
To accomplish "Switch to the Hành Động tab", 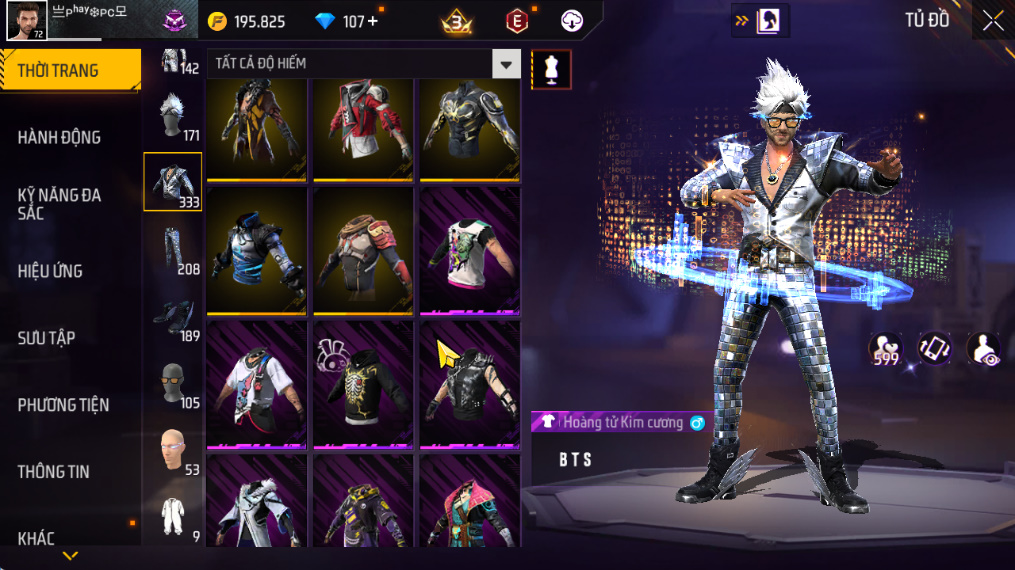I will (59, 137).
